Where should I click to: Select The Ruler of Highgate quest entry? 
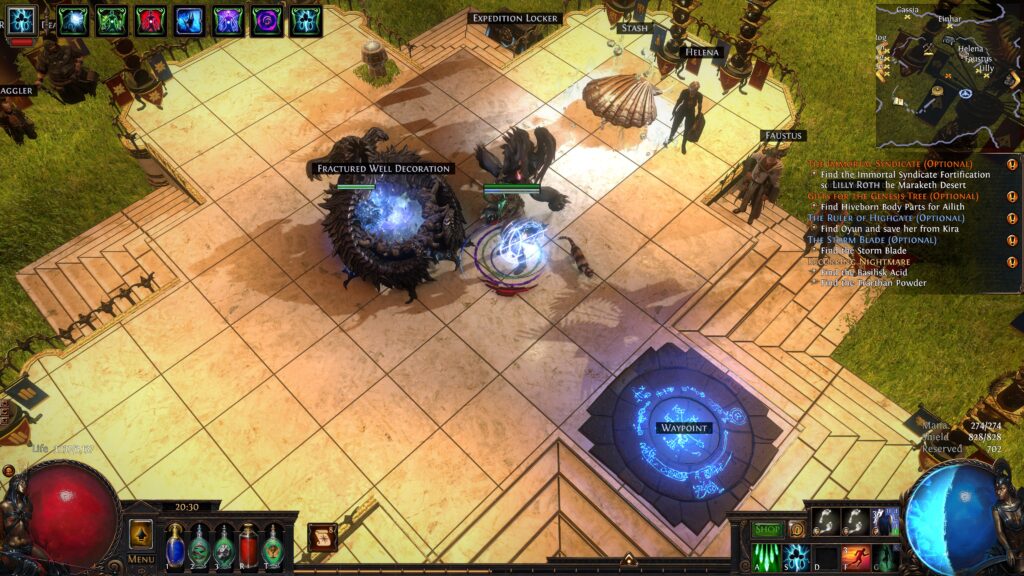pos(871,218)
